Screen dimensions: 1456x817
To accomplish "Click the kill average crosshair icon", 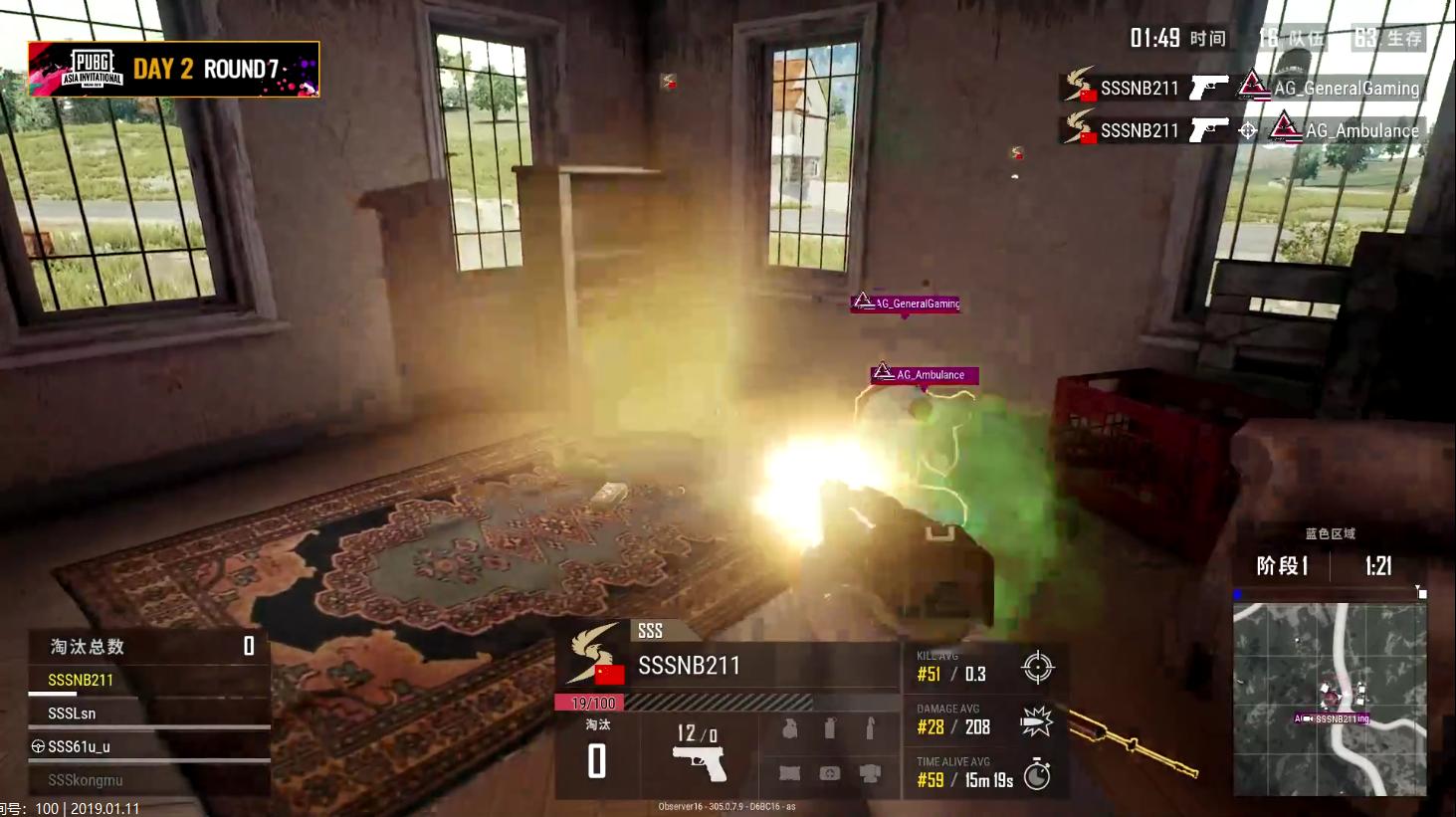I will click(x=1037, y=668).
